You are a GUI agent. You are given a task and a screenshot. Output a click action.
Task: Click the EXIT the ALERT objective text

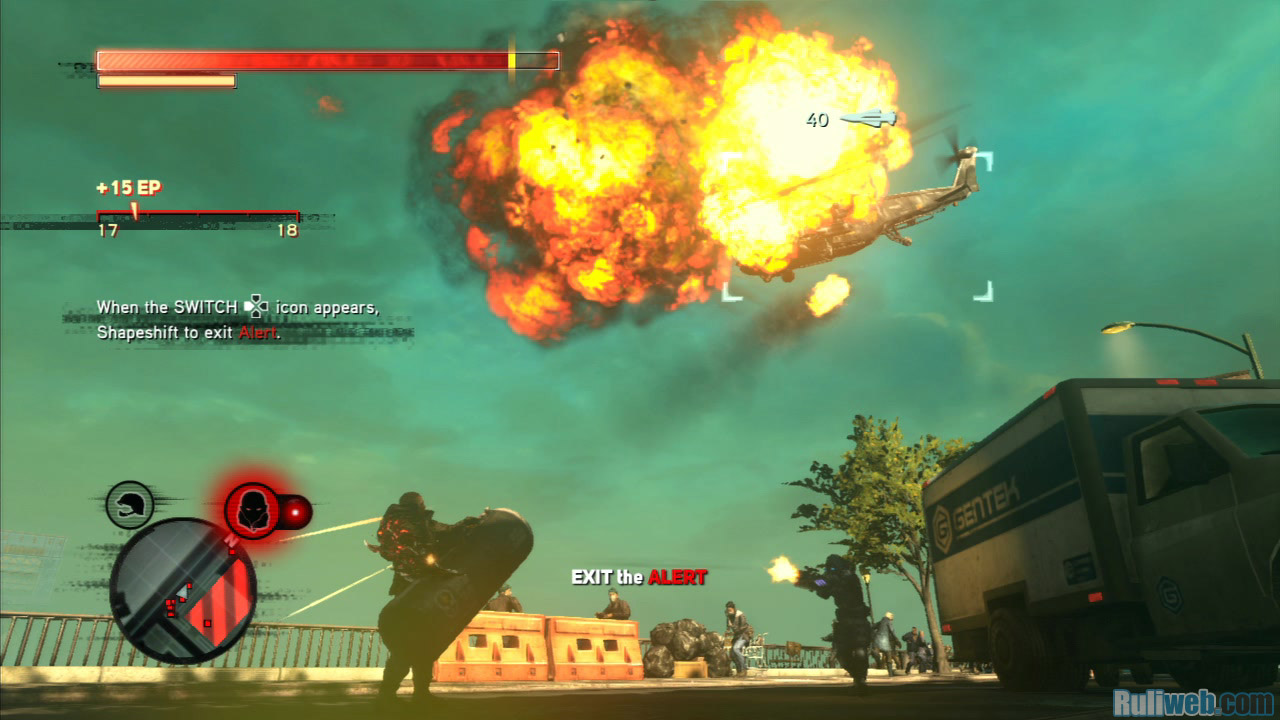point(638,577)
